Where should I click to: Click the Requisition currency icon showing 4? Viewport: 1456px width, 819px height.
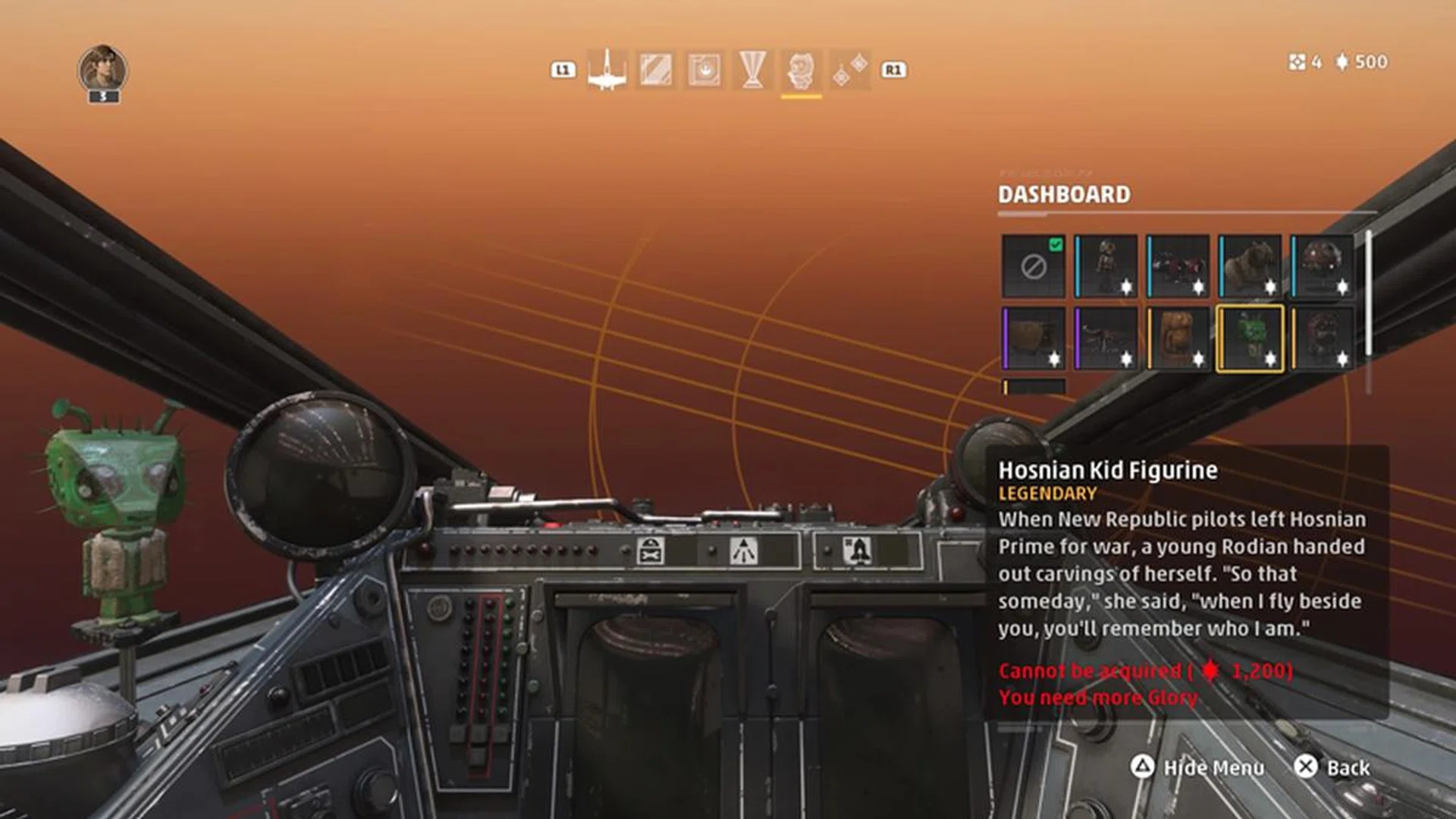pos(1297,62)
